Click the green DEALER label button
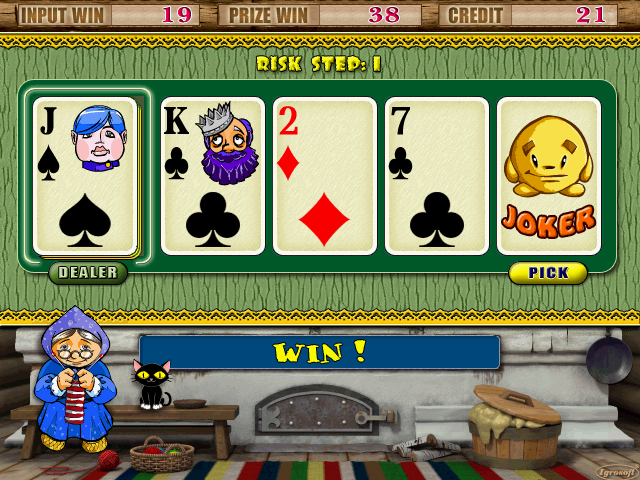This screenshot has height=480, width=640. click(88, 273)
